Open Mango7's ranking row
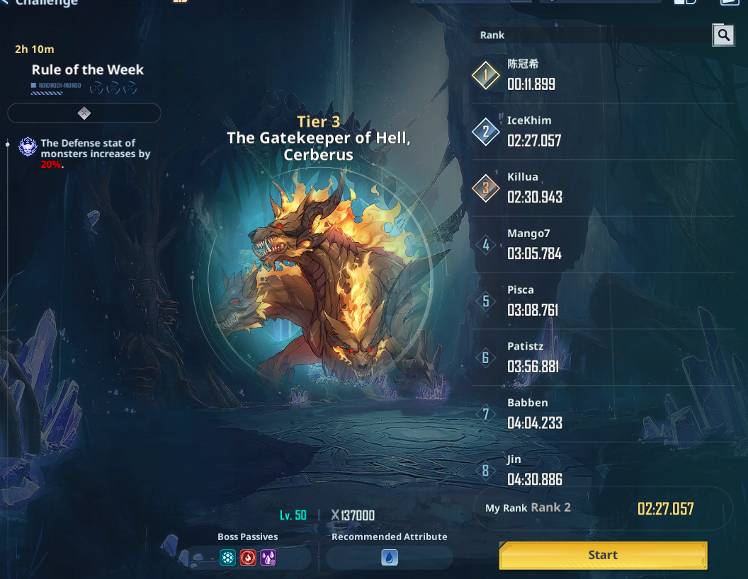The height and width of the screenshot is (579, 748). (x=603, y=244)
